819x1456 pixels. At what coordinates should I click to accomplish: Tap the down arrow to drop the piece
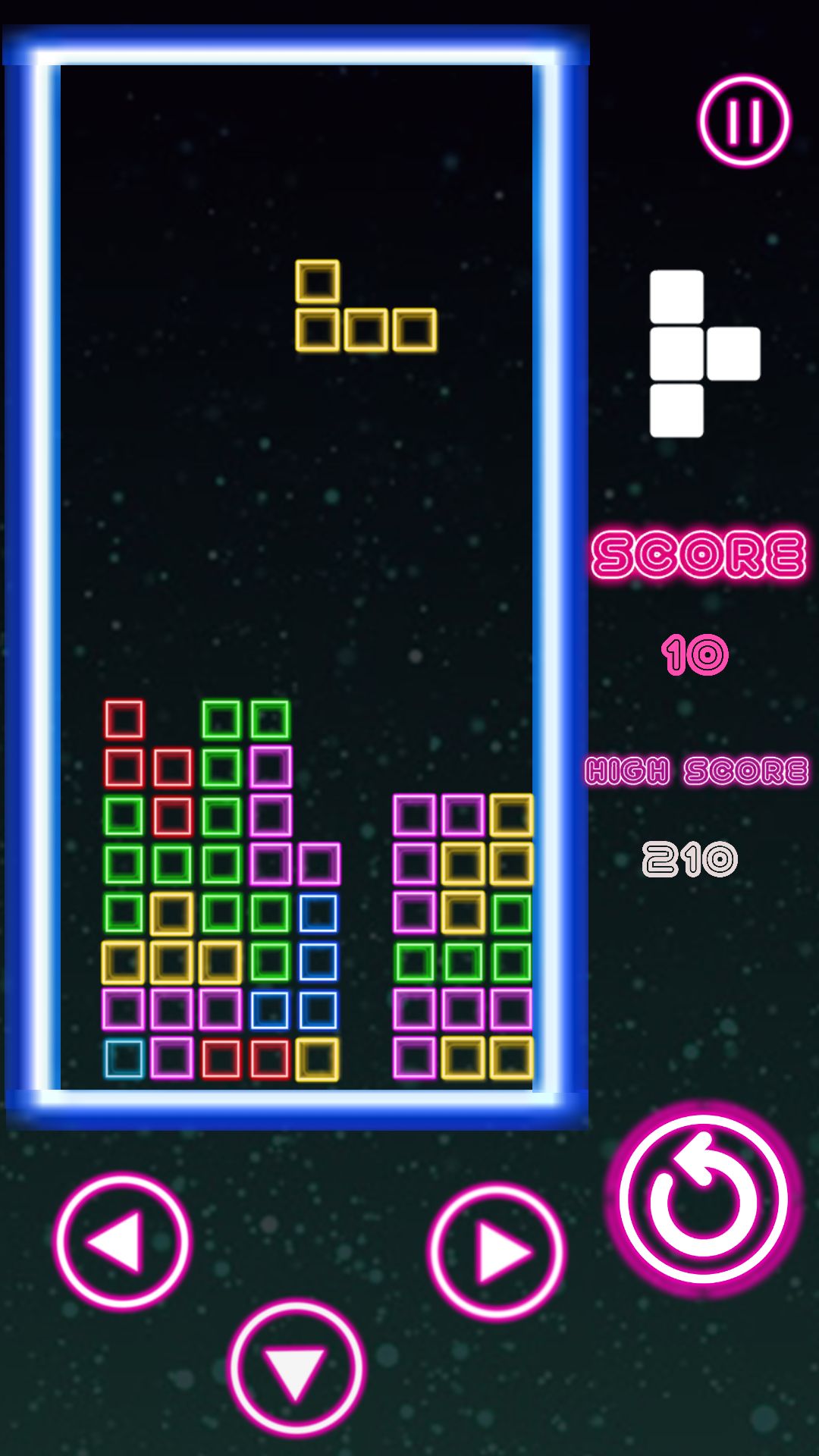click(297, 1369)
